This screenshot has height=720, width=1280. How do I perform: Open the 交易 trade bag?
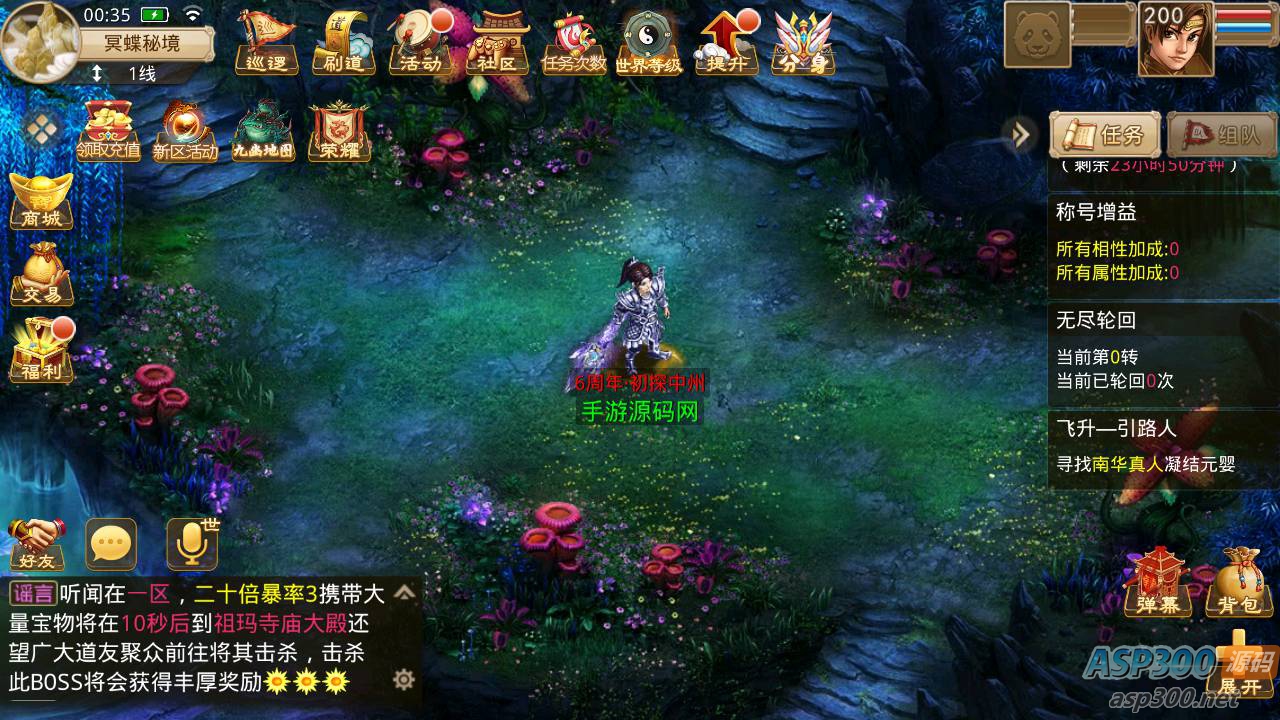pyautogui.click(x=41, y=273)
